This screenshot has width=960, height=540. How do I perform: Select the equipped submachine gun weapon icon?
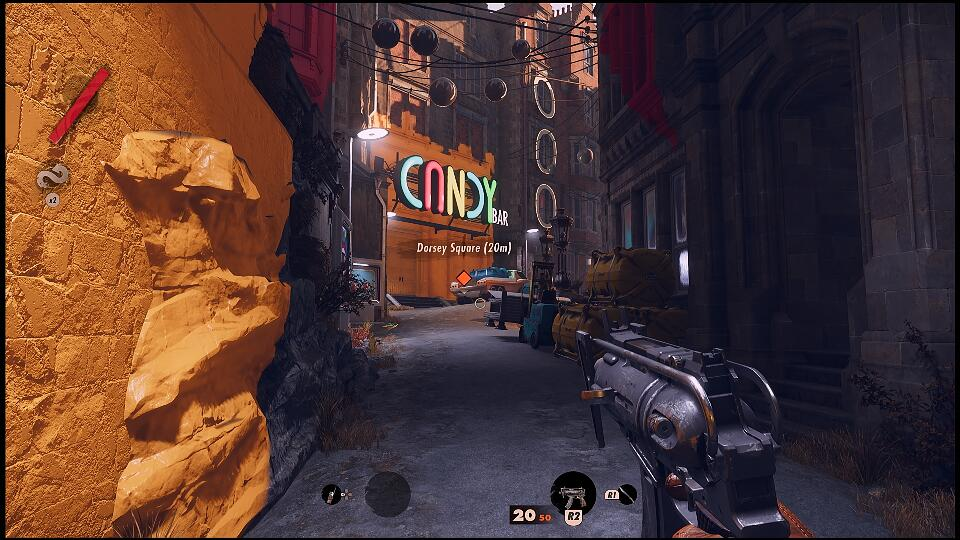(x=573, y=492)
